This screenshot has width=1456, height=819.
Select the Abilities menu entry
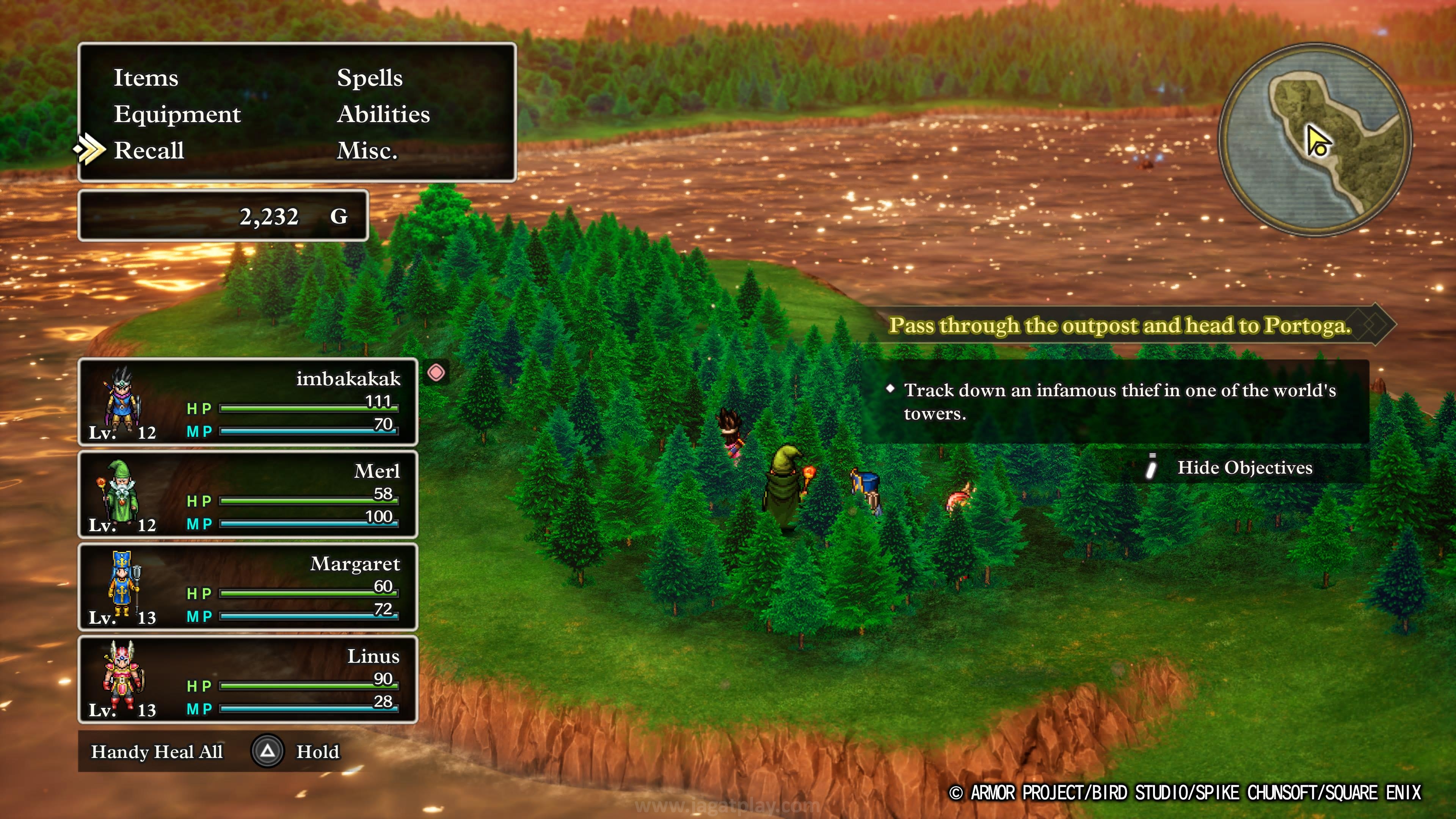pos(383,114)
